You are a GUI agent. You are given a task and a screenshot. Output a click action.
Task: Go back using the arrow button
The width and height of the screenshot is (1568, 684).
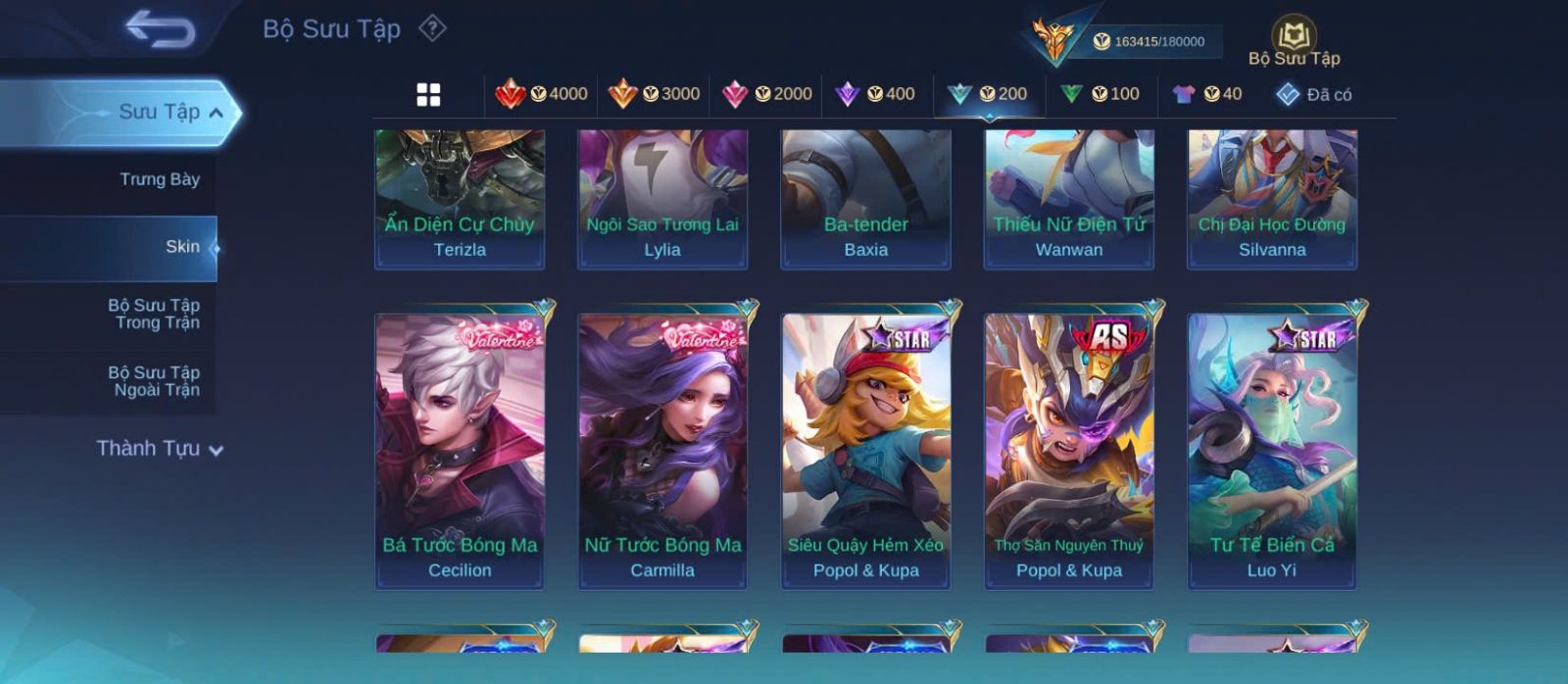tap(160, 28)
